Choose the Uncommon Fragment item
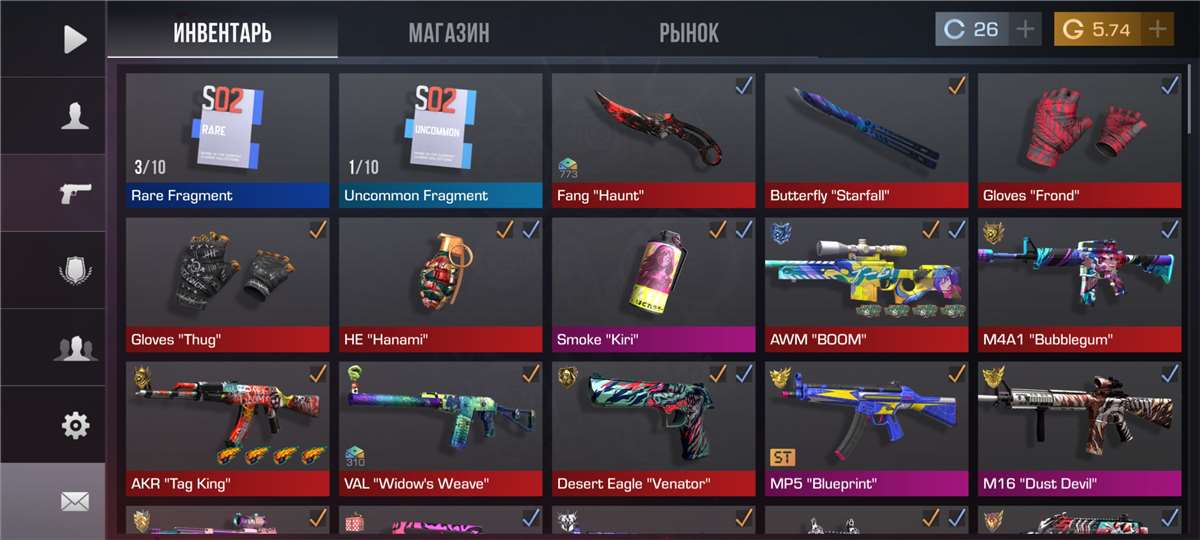This screenshot has width=1200, height=540. (x=440, y=140)
